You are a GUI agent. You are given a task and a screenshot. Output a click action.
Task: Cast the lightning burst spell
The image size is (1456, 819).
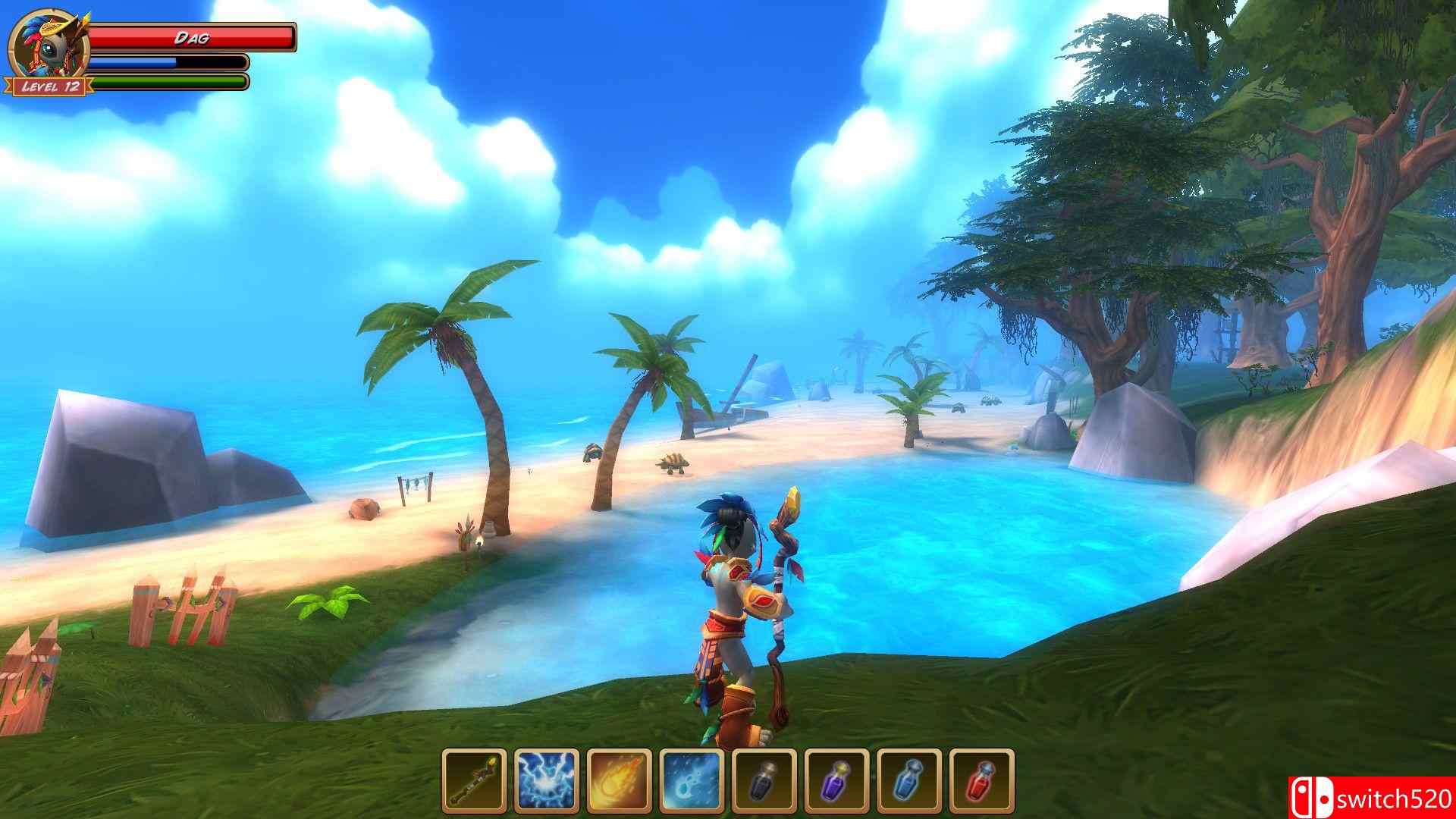click(x=547, y=781)
